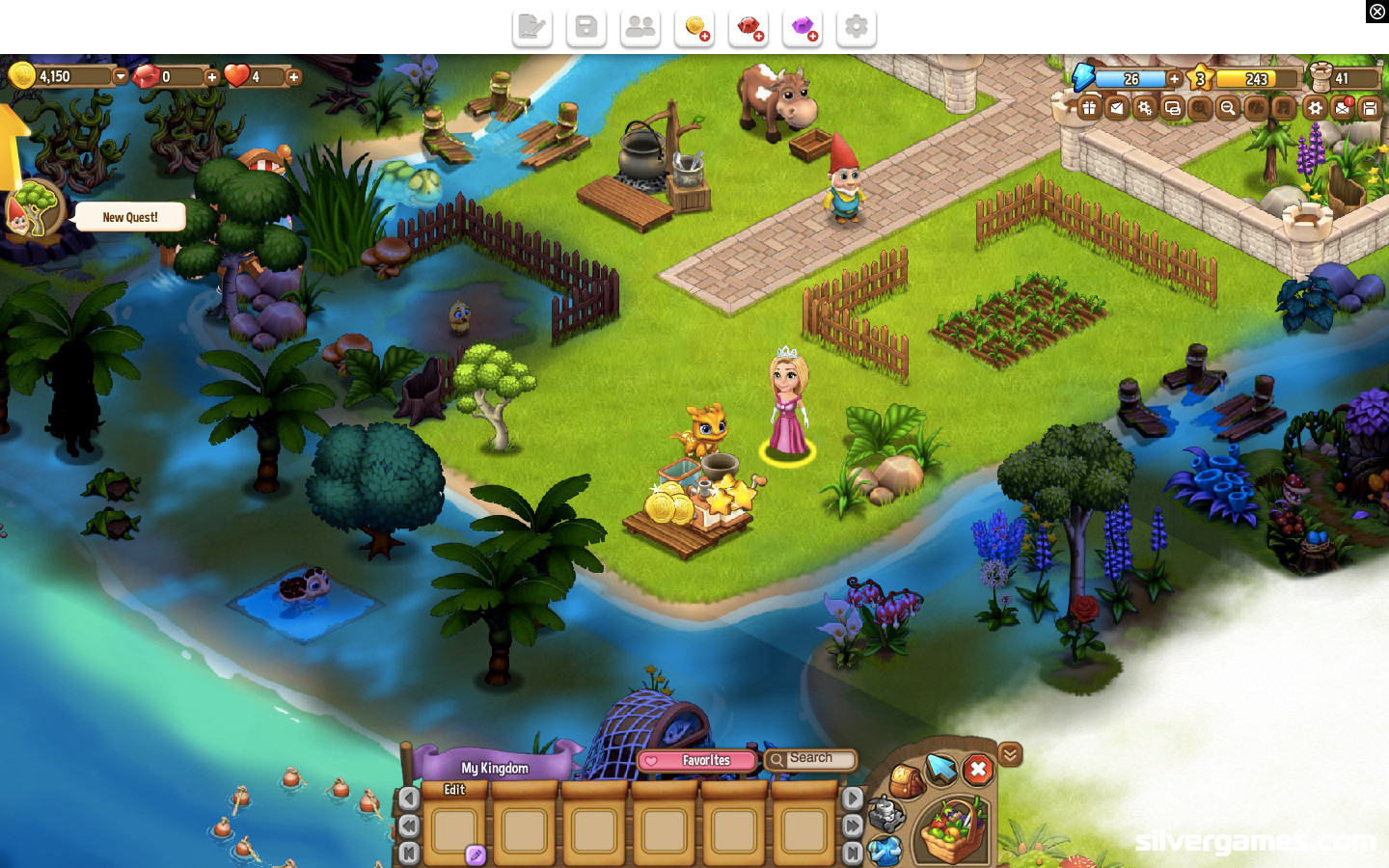Open the backpack inventory
The height and width of the screenshot is (868, 1389).
click(905, 781)
